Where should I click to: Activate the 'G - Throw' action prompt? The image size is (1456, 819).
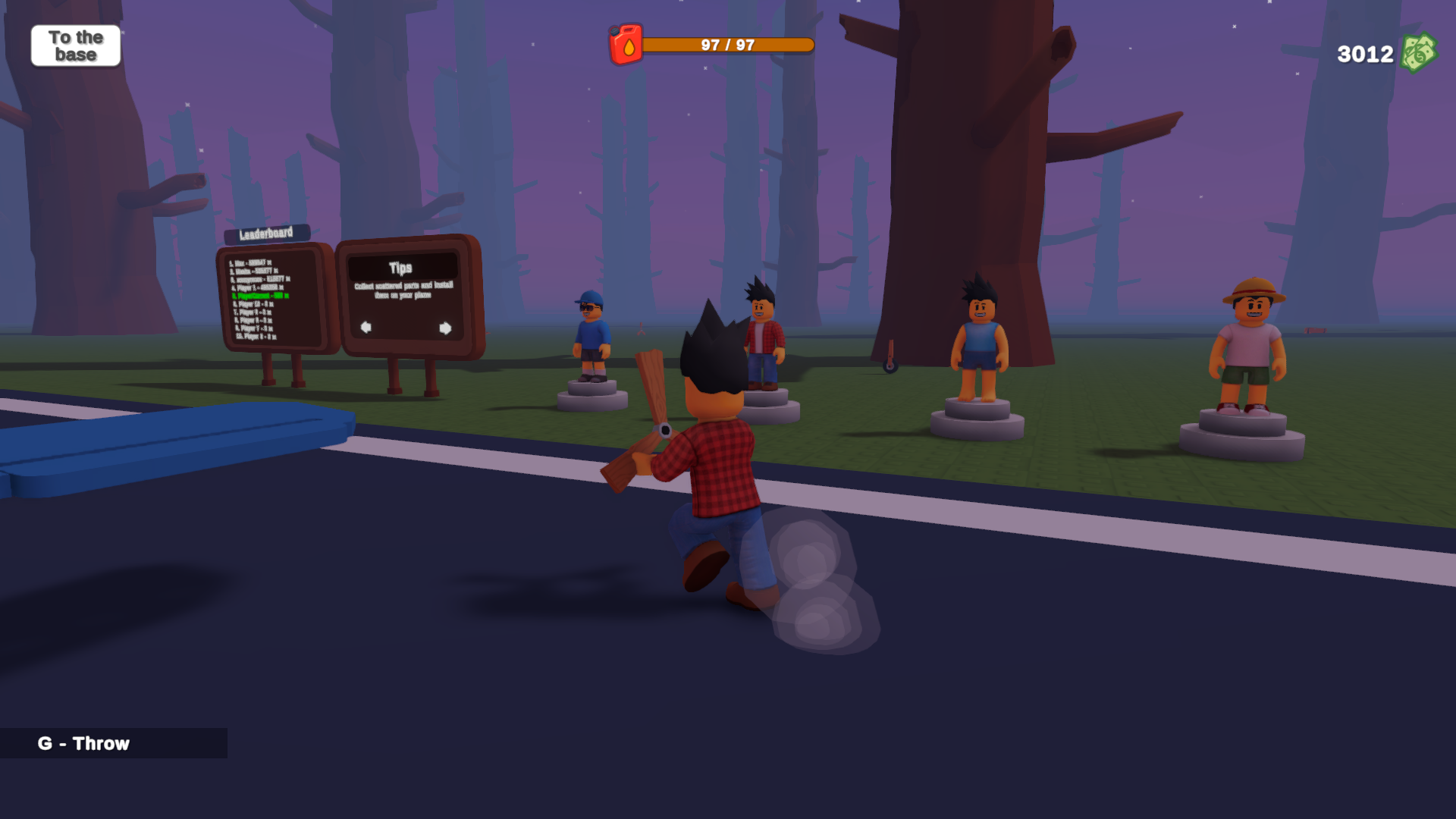(x=83, y=744)
